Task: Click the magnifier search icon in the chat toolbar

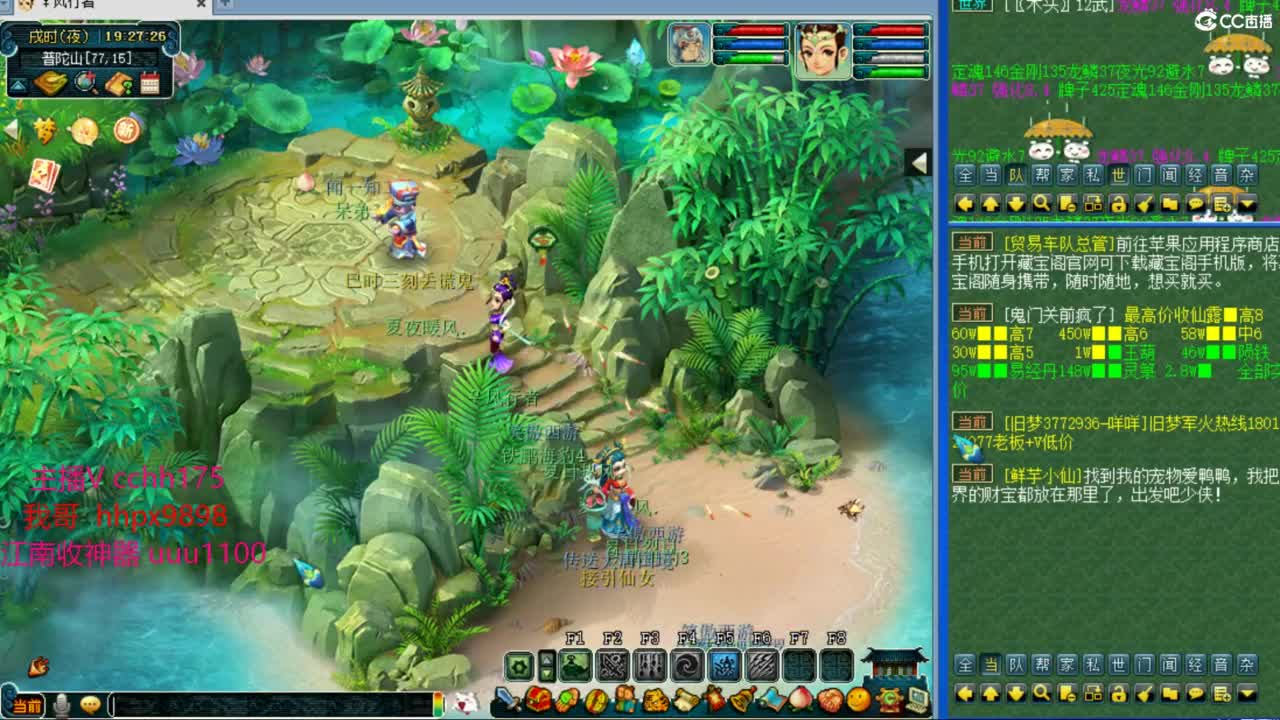Action: click(1042, 204)
